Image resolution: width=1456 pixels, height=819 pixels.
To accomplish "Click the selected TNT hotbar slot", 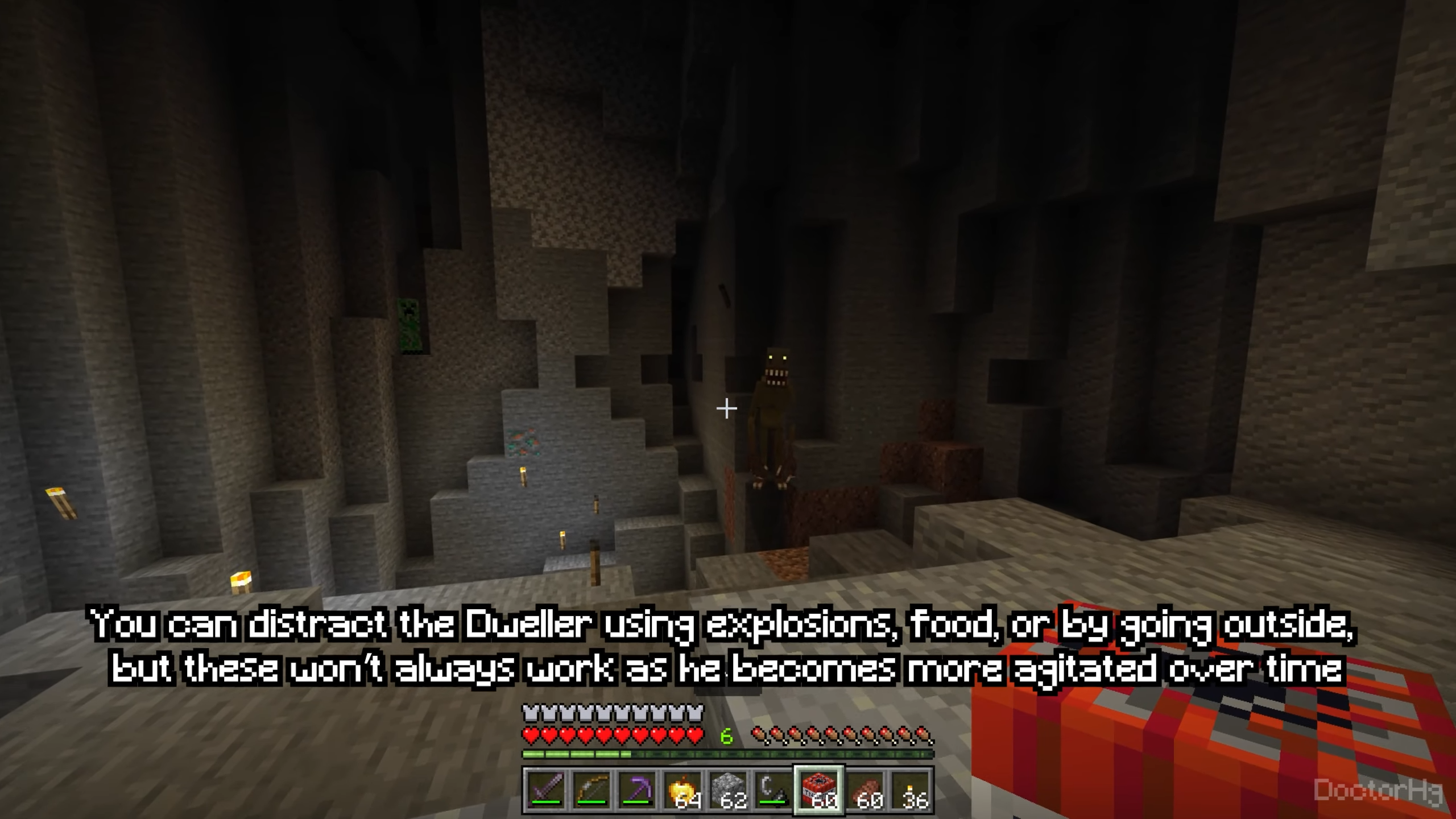I will click(820, 790).
